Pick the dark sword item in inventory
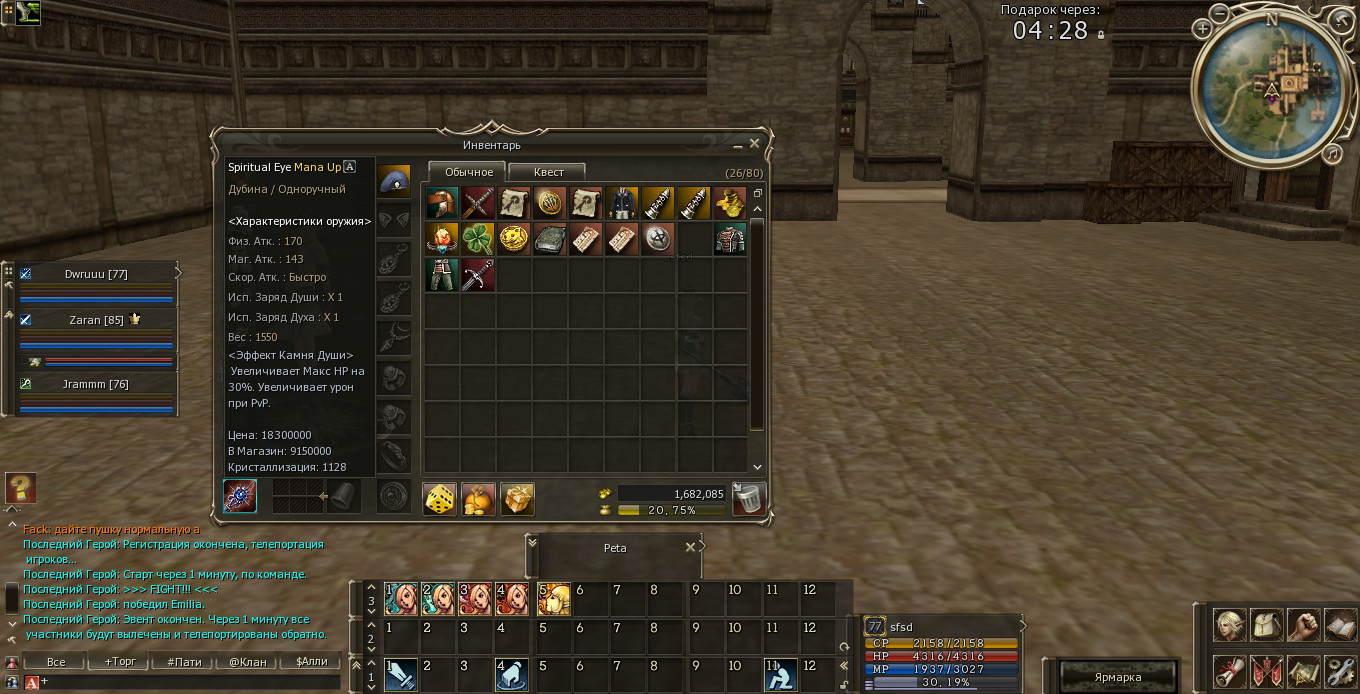Viewport: 1360px width, 694px height. 478,275
